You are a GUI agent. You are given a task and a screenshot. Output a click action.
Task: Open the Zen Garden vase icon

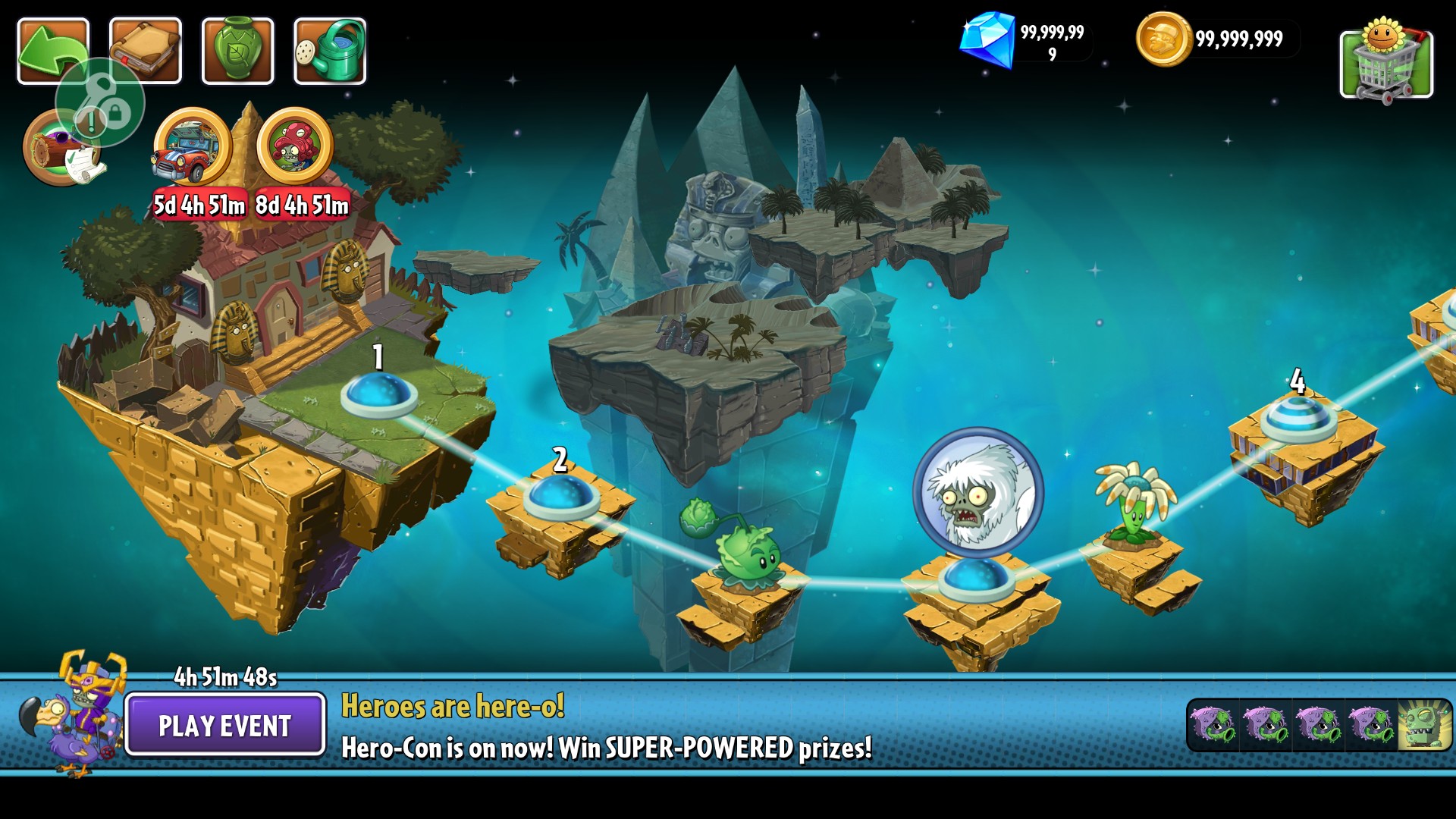pos(237,51)
